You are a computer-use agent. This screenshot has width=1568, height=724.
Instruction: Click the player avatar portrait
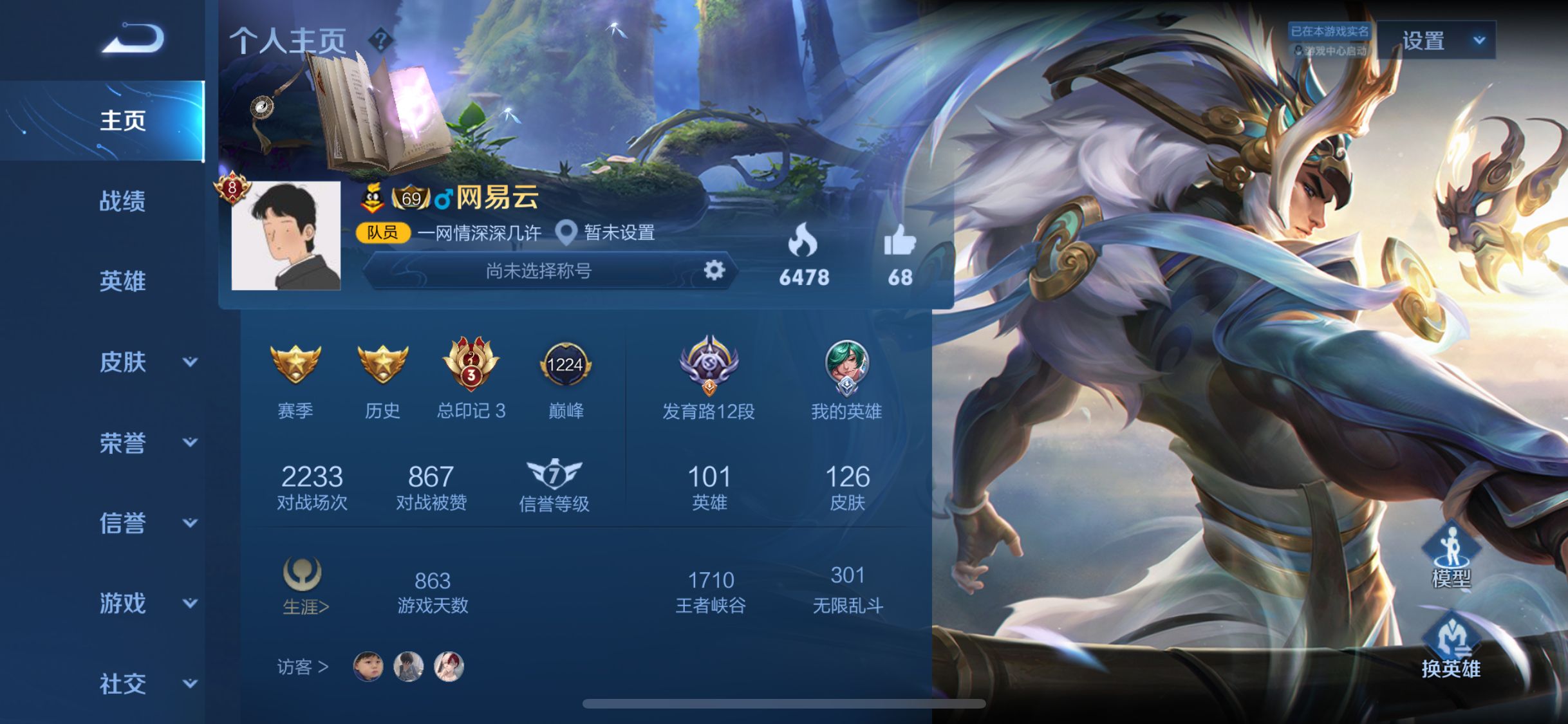tap(286, 236)
